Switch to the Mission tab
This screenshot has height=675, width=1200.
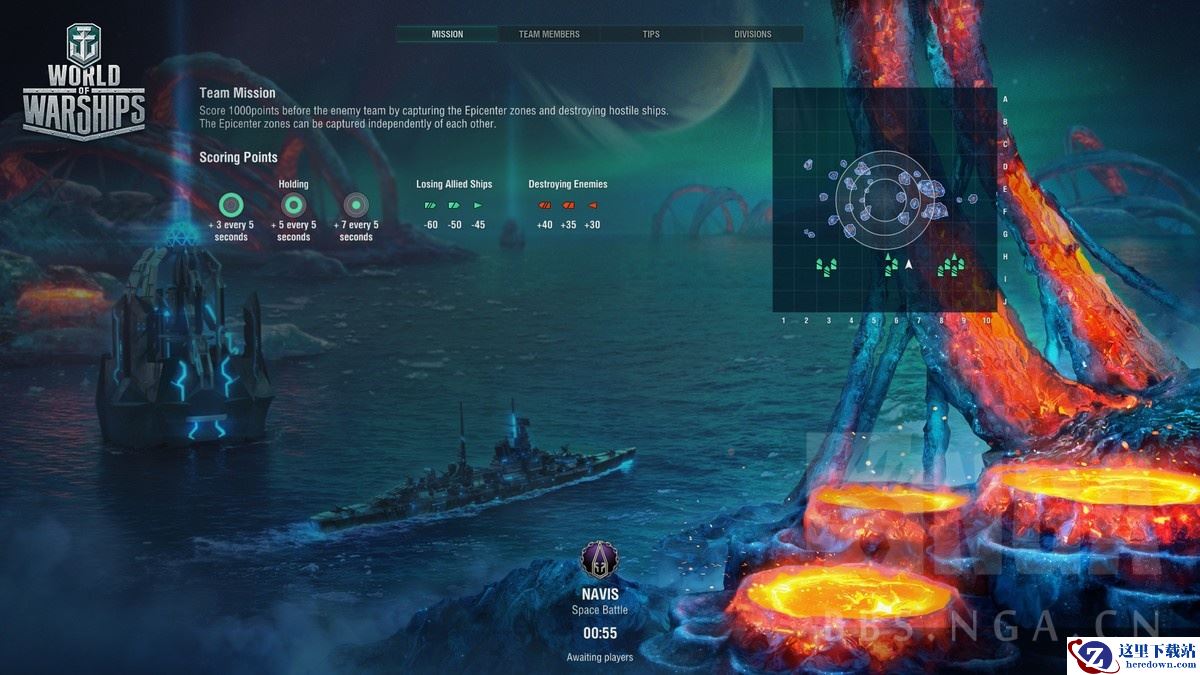pyautogui.click(x=447, y=34)
